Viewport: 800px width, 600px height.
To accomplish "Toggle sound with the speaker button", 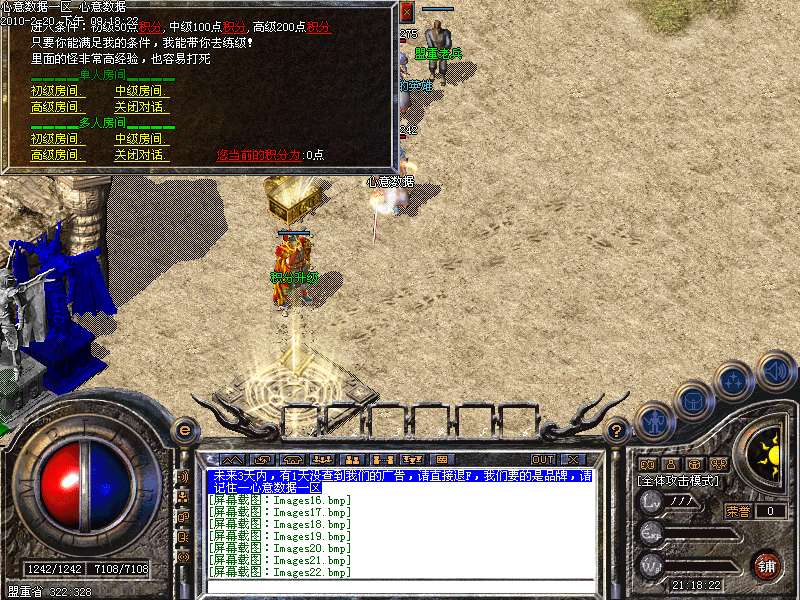I will pyautogui.click(x=775, y=368).
